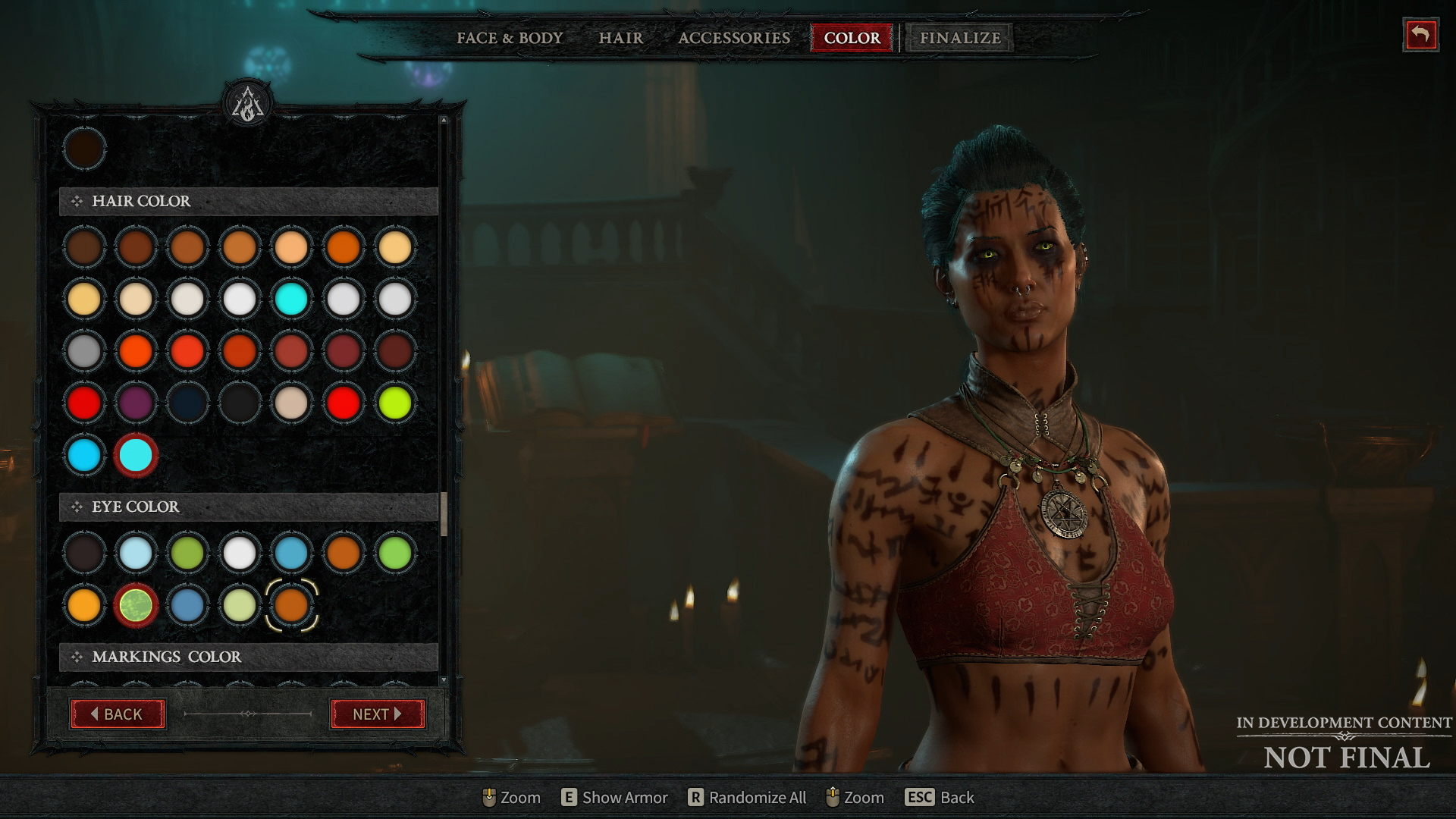
Task: Select the selected green eye color swatch
Action: pyautogui.click(x=136, y=605)
